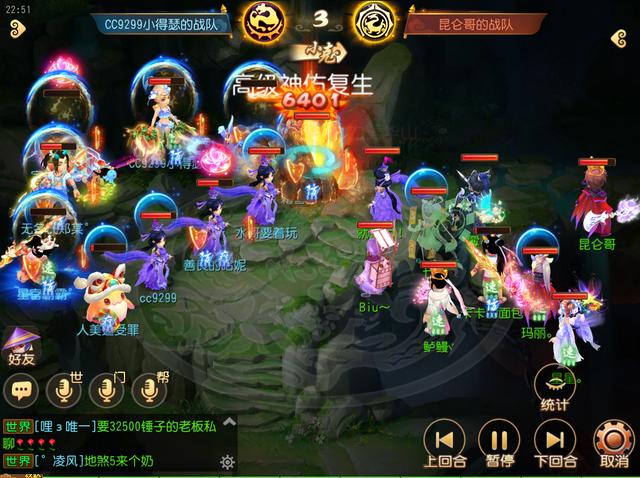Viewport: 640px width, 478px height.
Task: Select CC9299小得瑟's team banner
Action: (x=165, y=23)
